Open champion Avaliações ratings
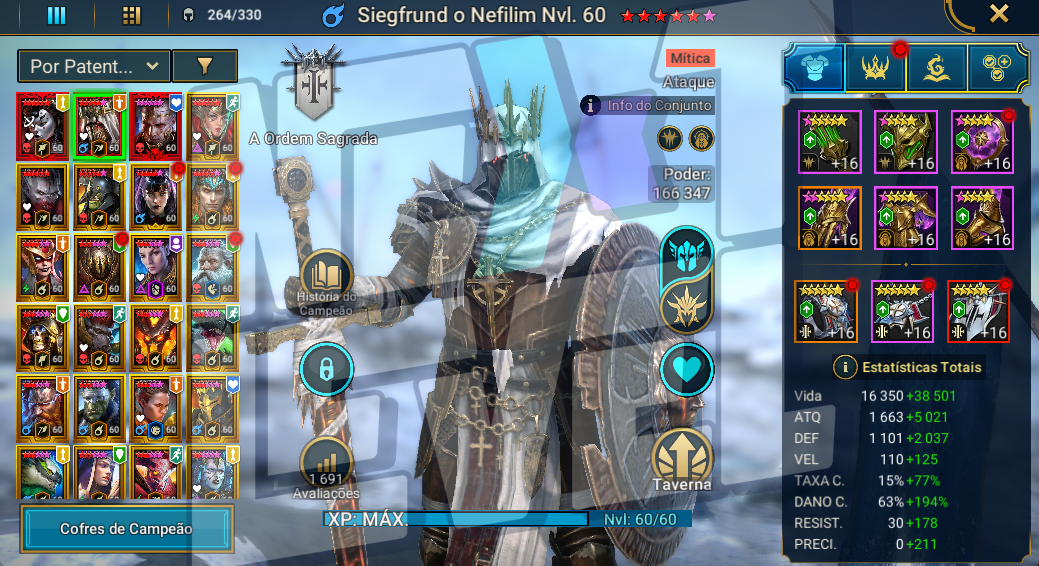1039x566 pixels. 326,464
